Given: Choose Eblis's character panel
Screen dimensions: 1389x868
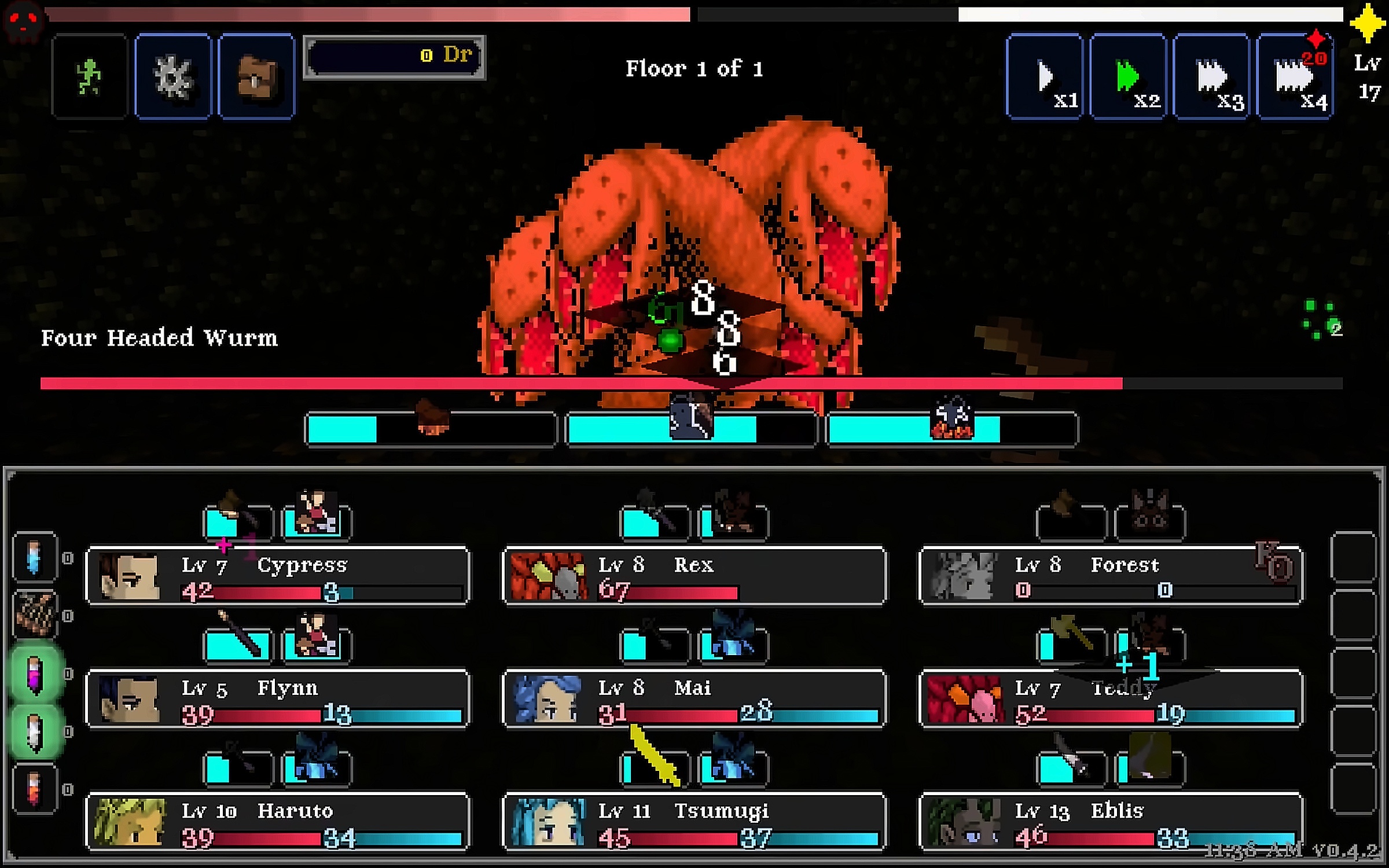Looking at the screenshot, I should (1111, 822).
